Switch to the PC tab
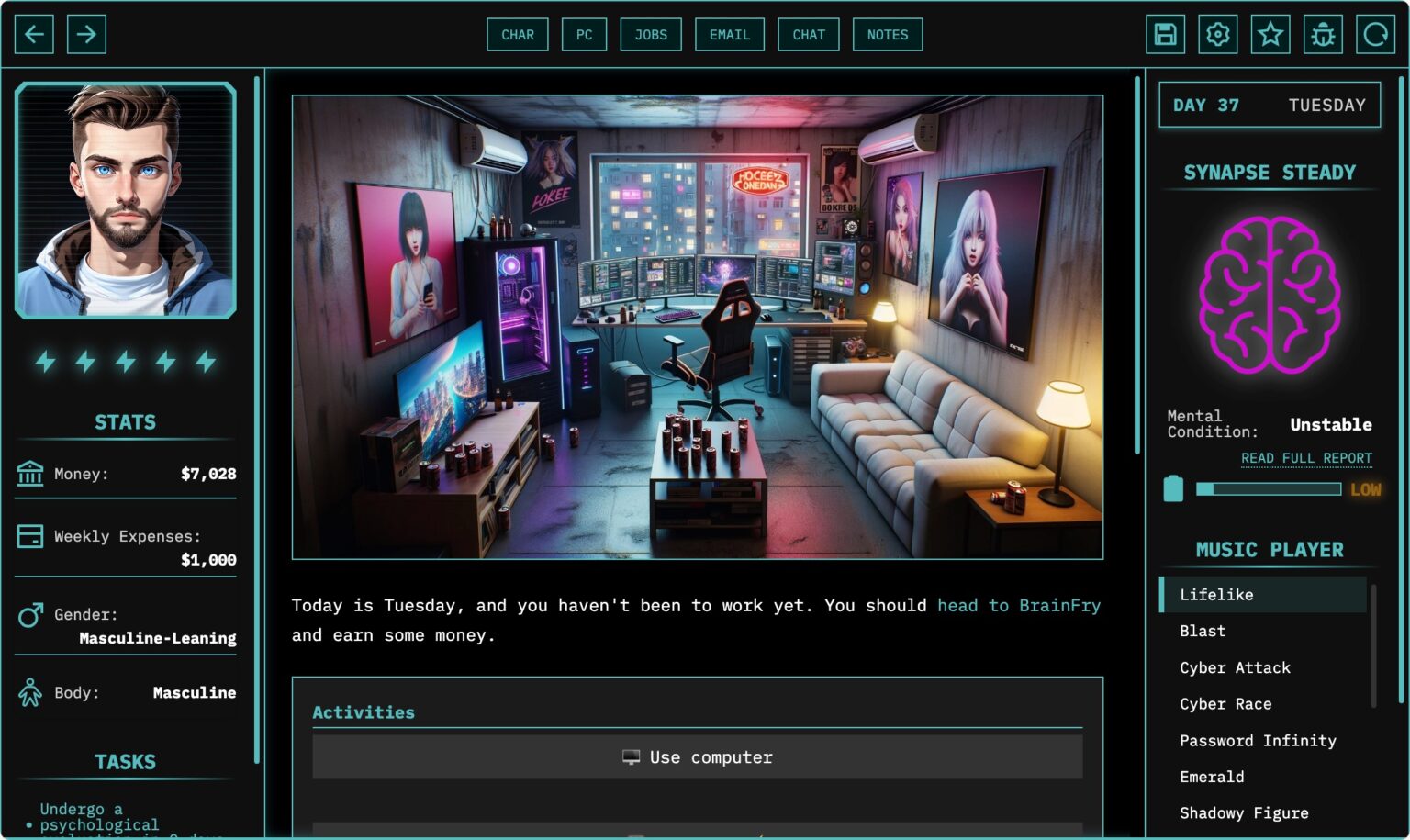 pos(584,34)
